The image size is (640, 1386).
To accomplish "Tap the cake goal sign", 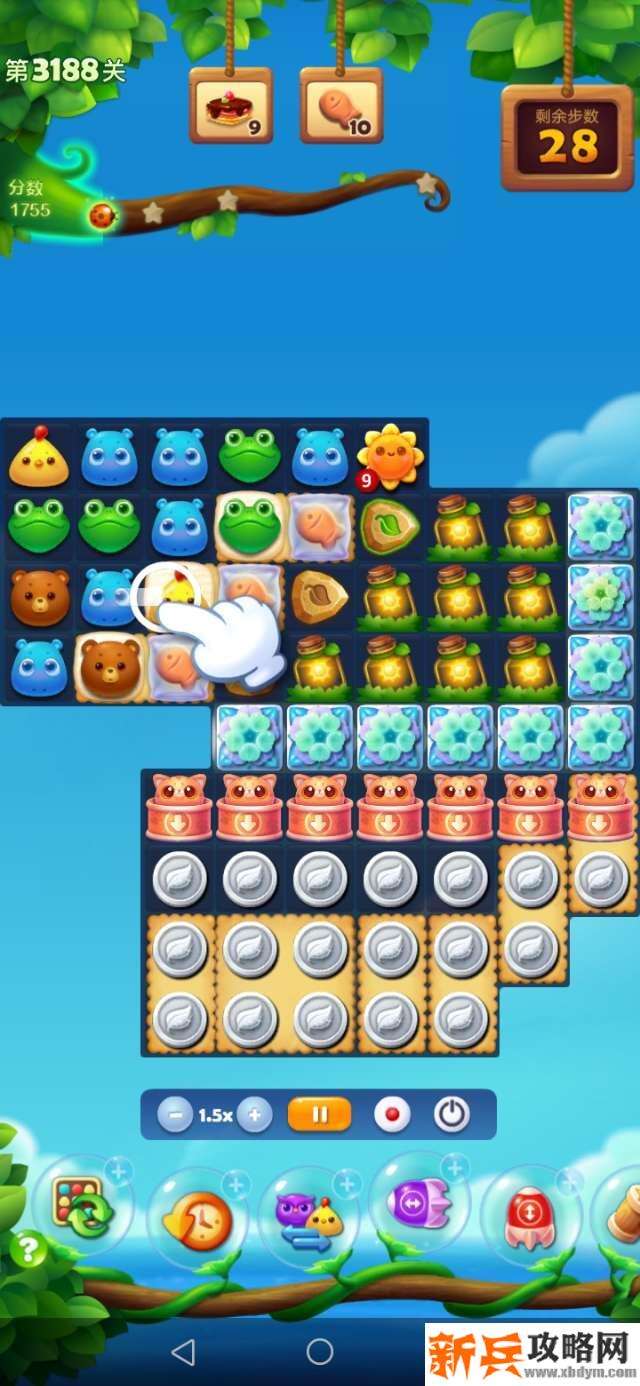I will point(232,106).
